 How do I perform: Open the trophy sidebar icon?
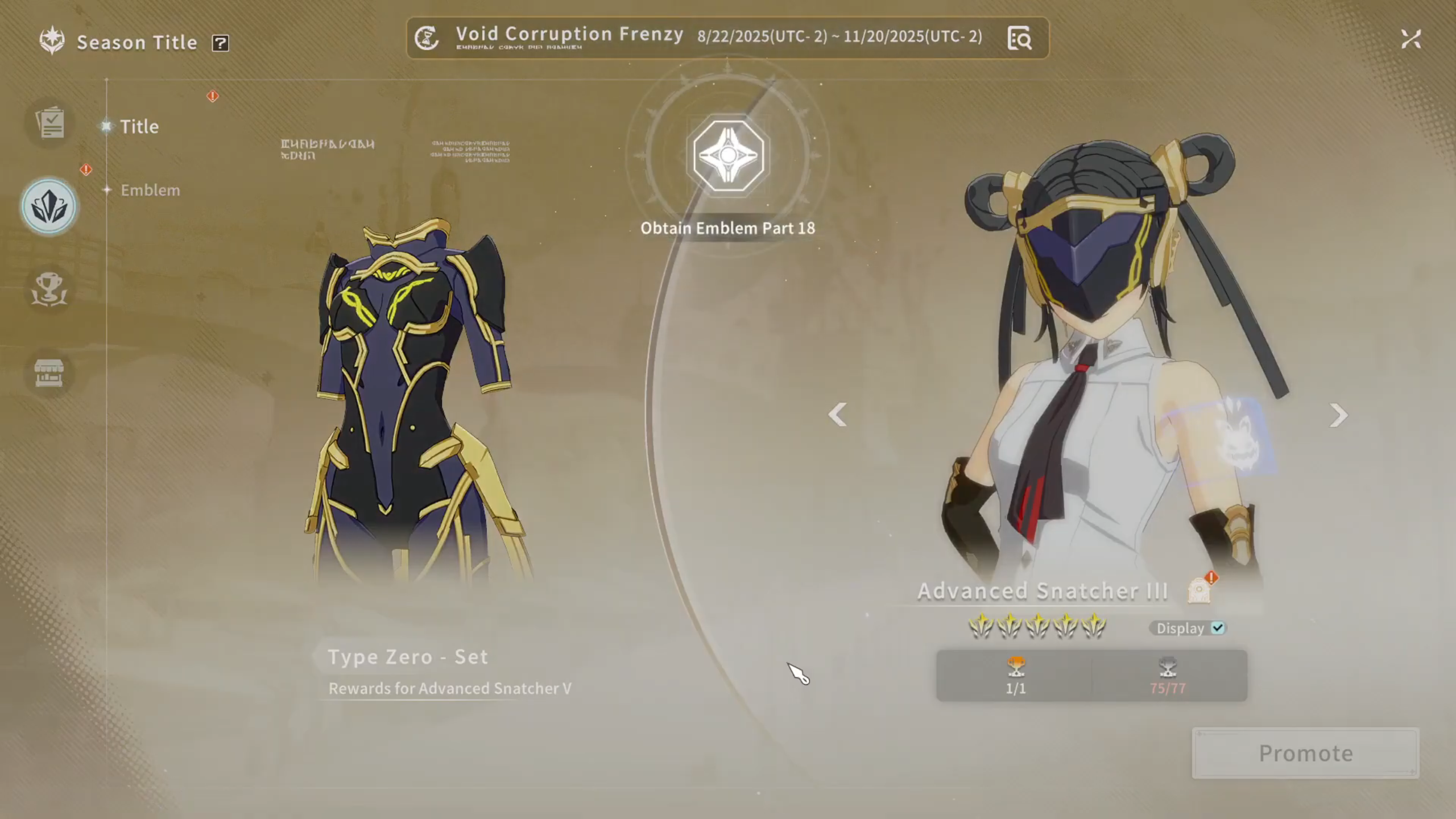click(x=49, y=289)
